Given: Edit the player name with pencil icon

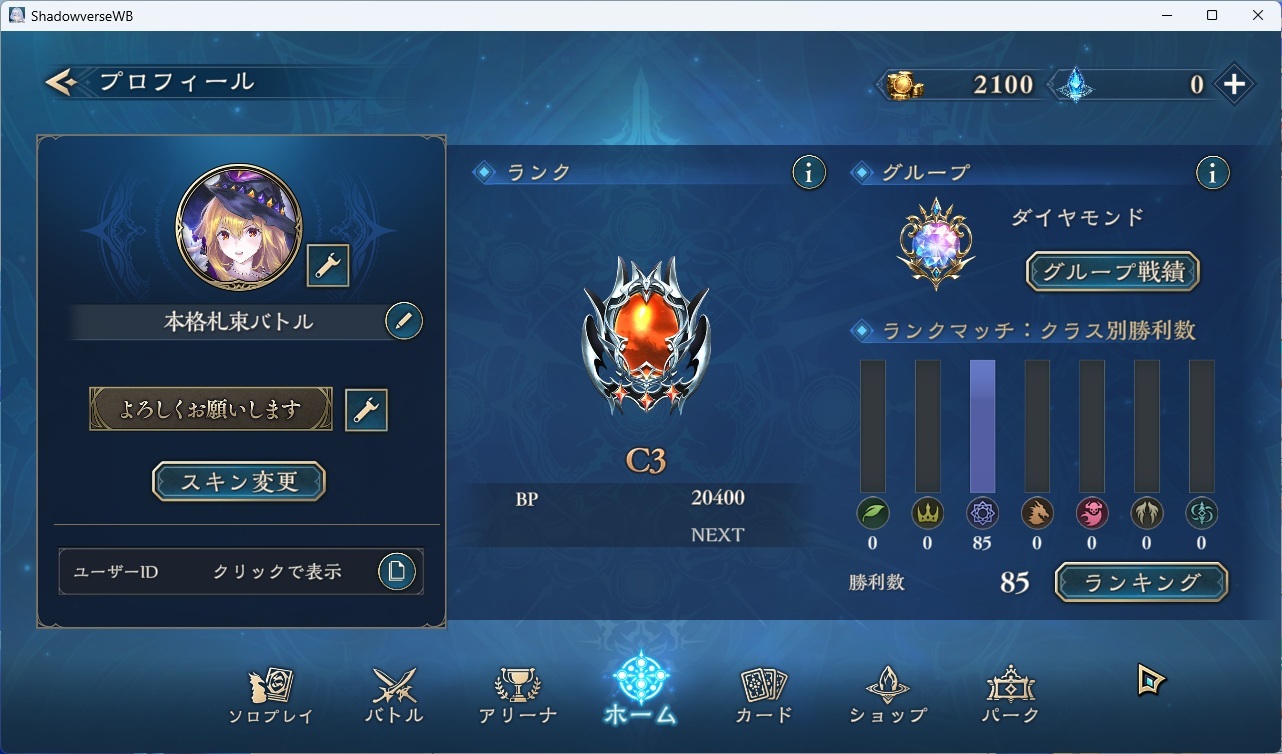Looking at the screenshot, I should (403, 321).
